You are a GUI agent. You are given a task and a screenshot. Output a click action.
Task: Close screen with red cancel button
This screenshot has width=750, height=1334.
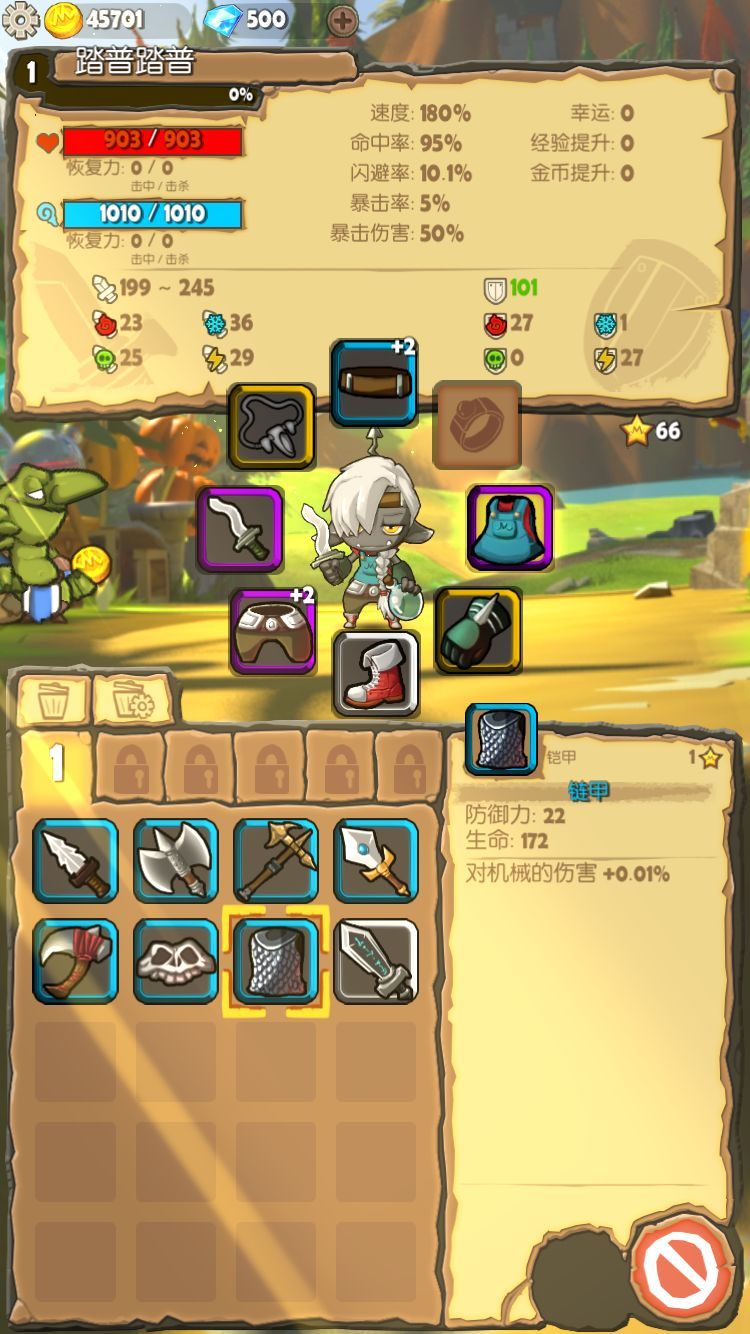click(x=685, y=1270)
